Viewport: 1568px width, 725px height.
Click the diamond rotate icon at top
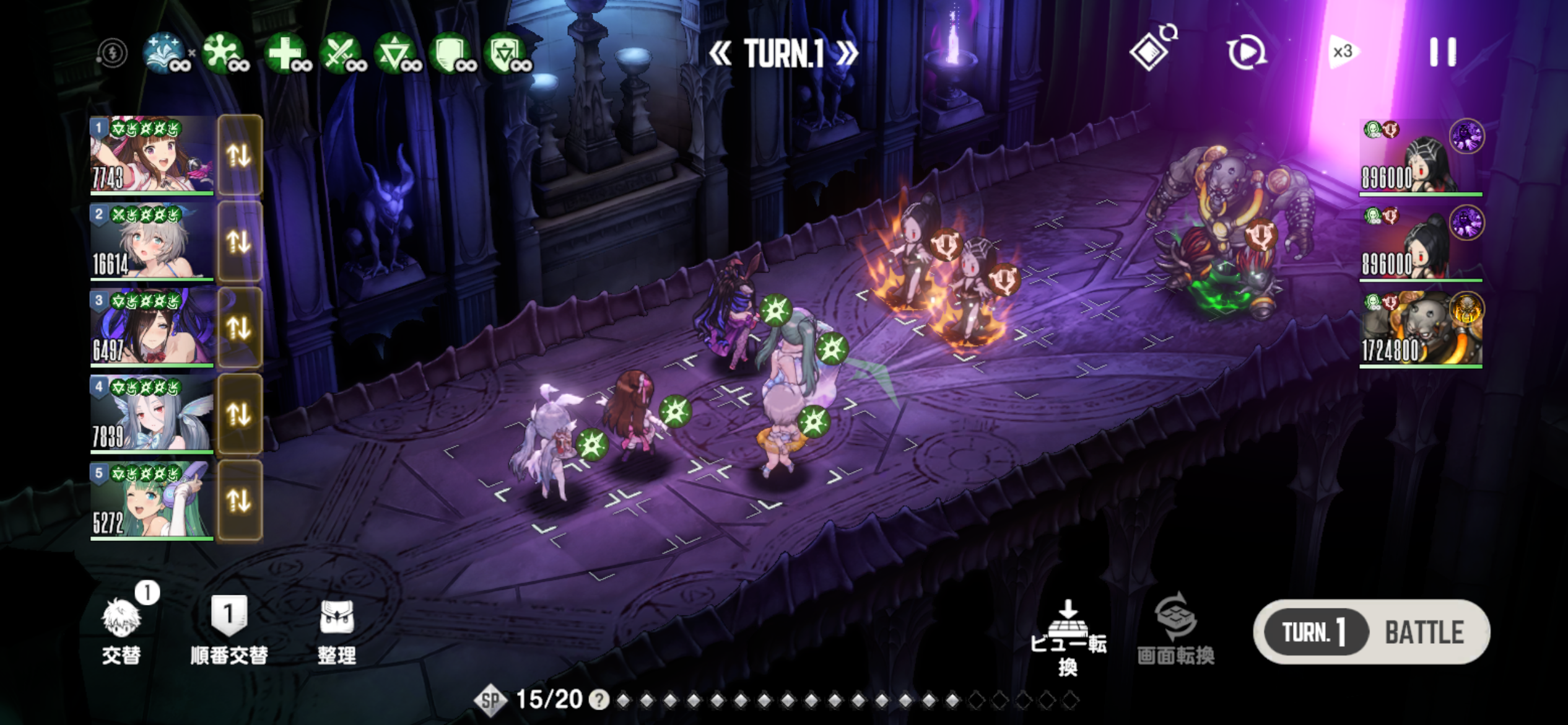1151,51
